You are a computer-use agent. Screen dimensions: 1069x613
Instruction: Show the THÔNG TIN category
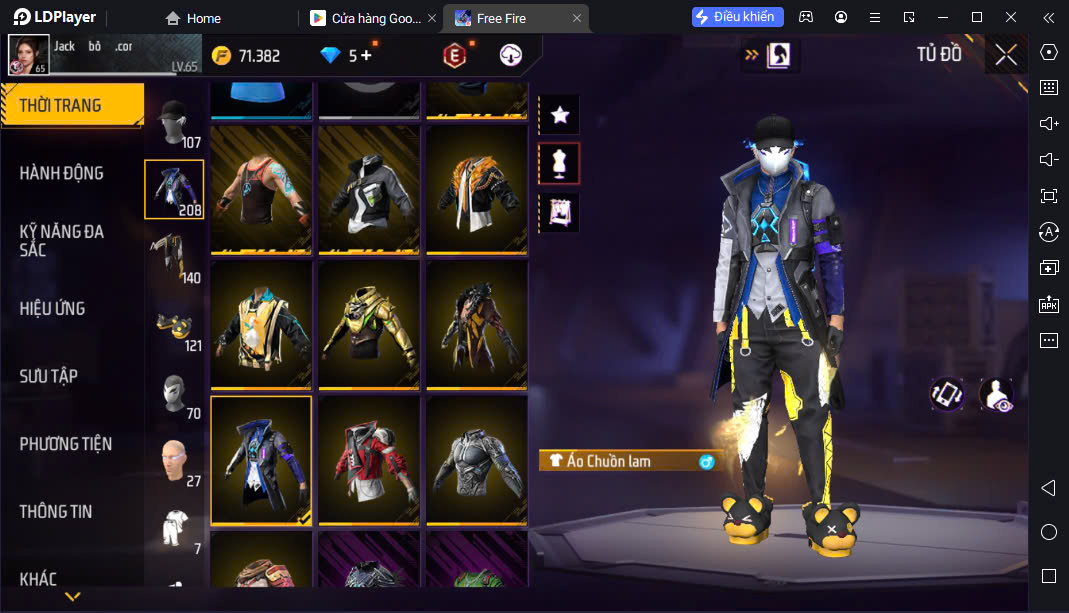click(x=56, y=511)
